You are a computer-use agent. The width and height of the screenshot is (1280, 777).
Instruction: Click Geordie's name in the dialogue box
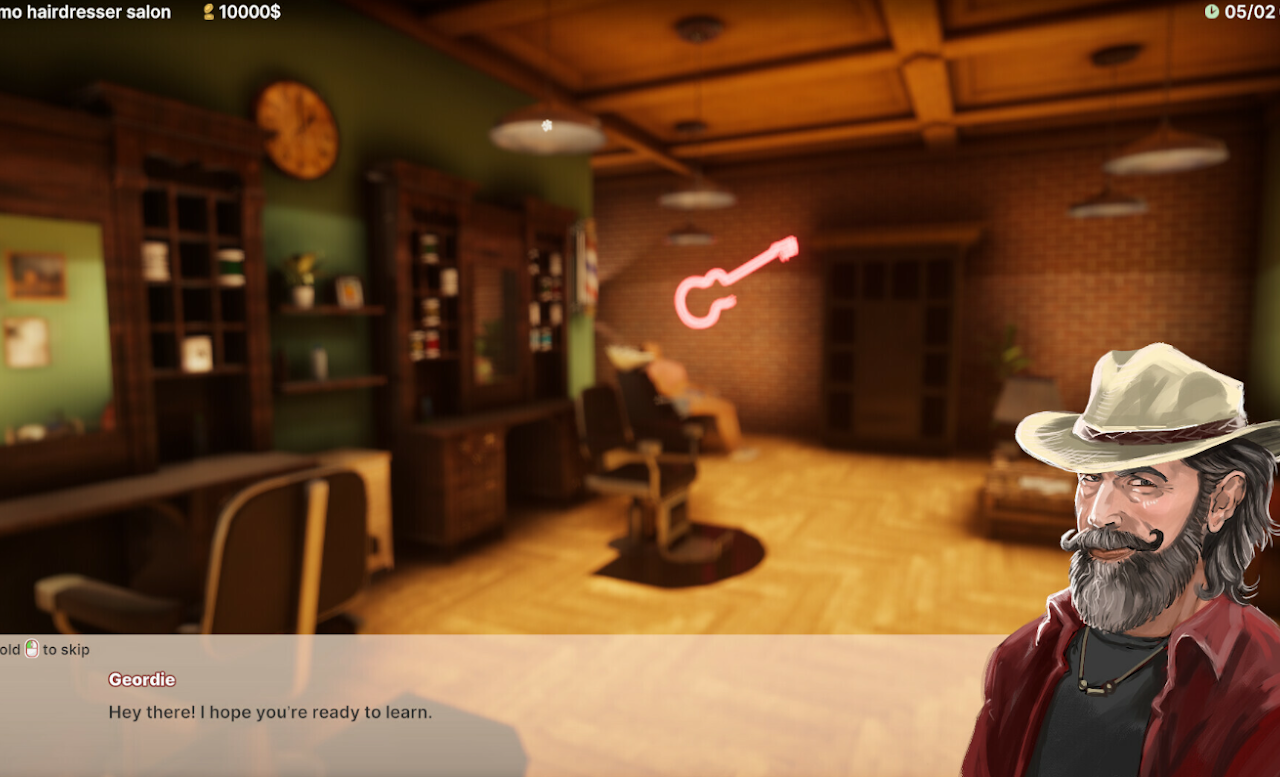pyautogui.click(x=141, y=679)
